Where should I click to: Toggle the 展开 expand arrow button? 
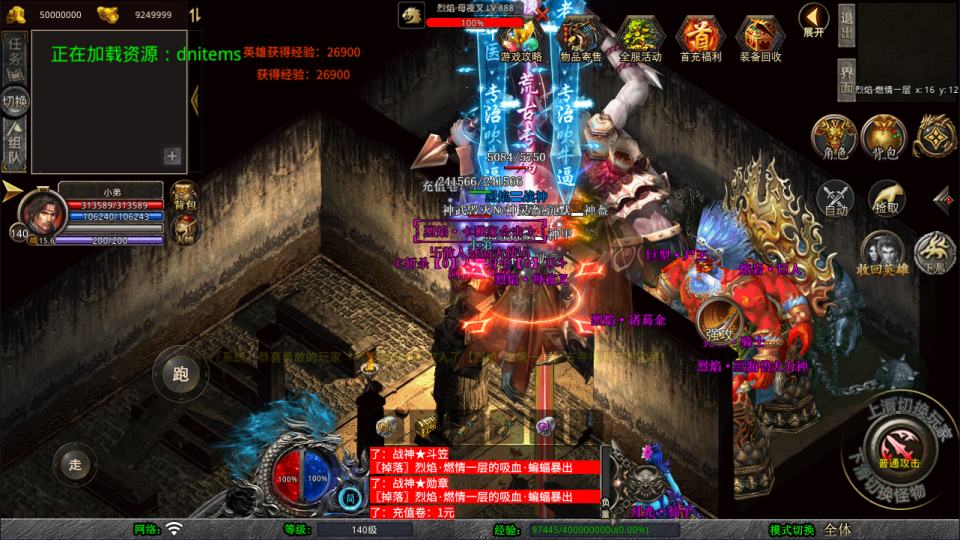[813, 18]
